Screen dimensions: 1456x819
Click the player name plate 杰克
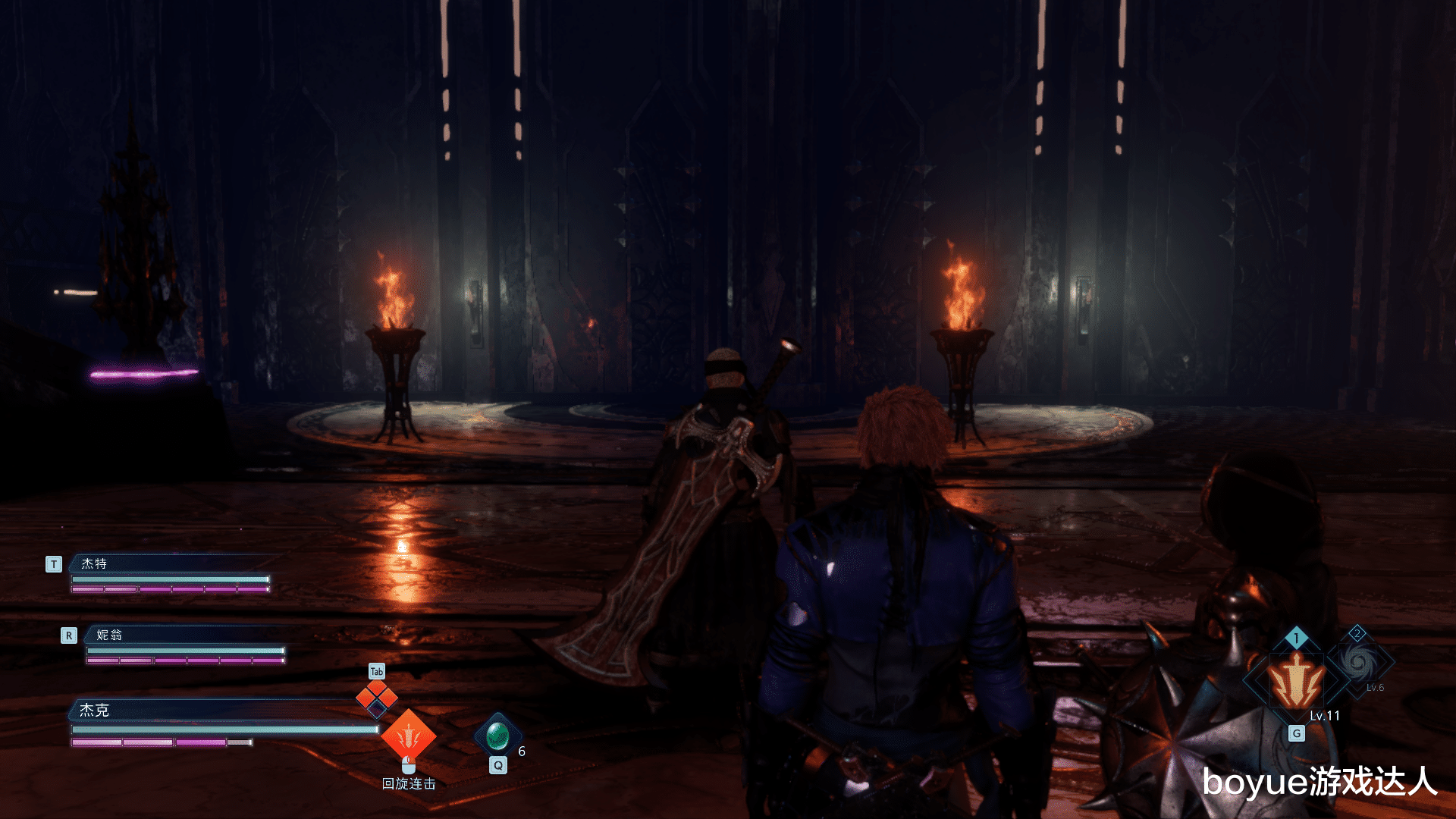pos(95,710)
